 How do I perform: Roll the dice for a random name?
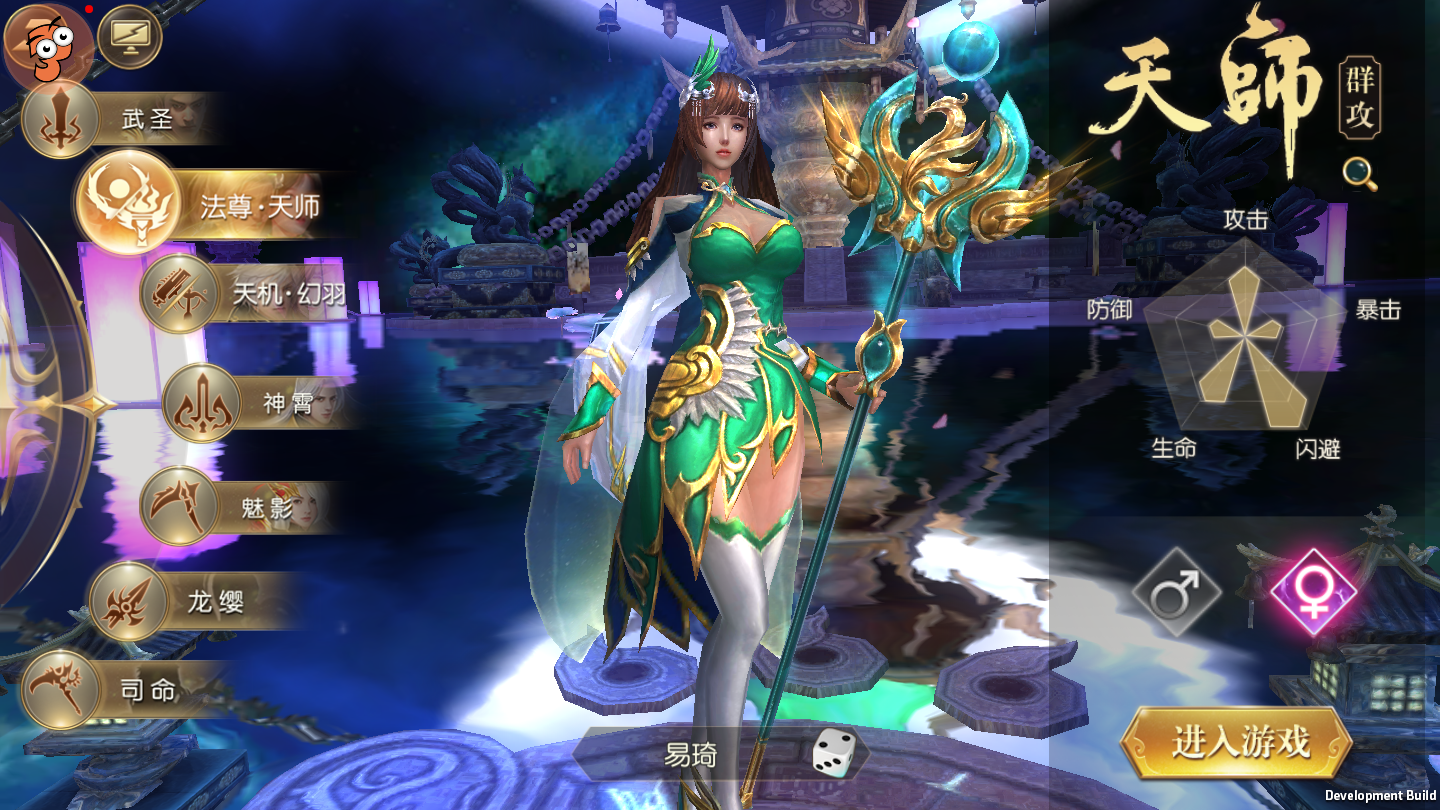(x=832, y=753)
